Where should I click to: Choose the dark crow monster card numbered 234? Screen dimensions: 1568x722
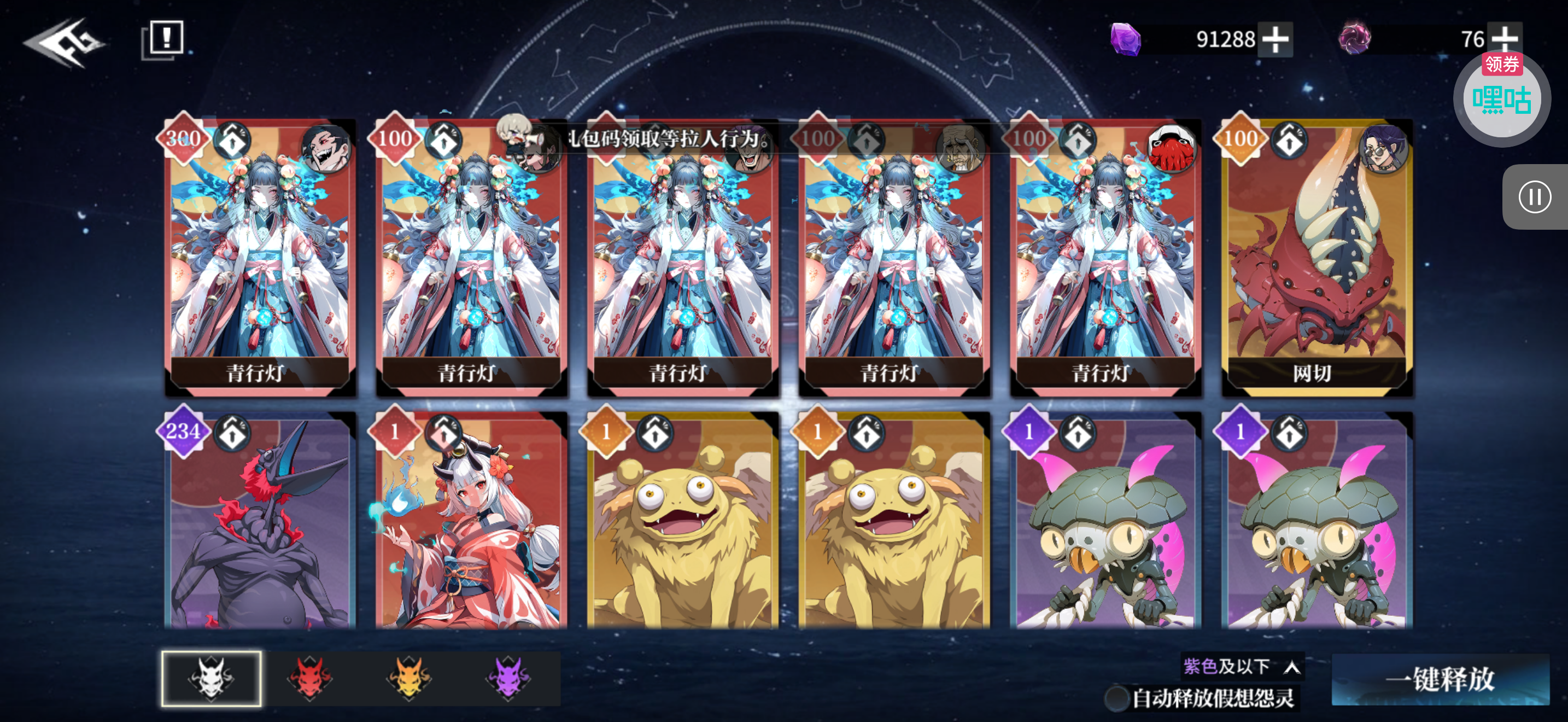pyautogui.click(x=260, y=523)
